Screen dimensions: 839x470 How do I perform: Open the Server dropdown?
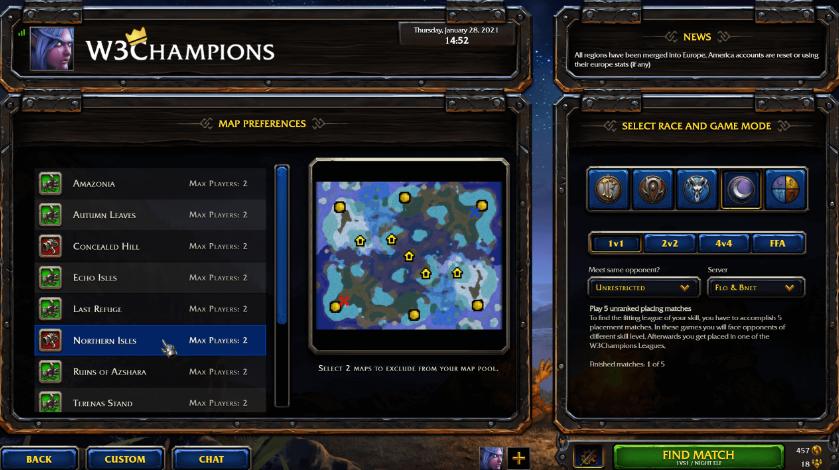pyautogui.click(x=755, y=287)
